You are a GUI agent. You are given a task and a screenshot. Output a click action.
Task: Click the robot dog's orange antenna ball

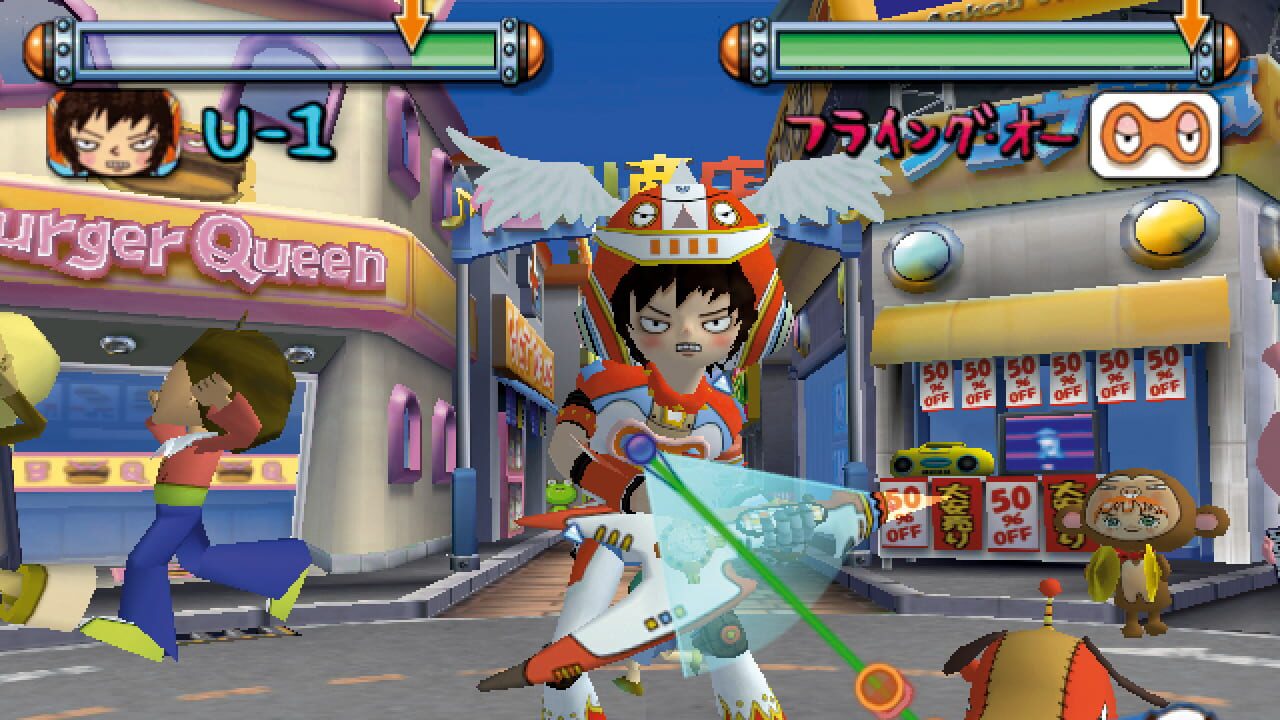(1048, 590)
